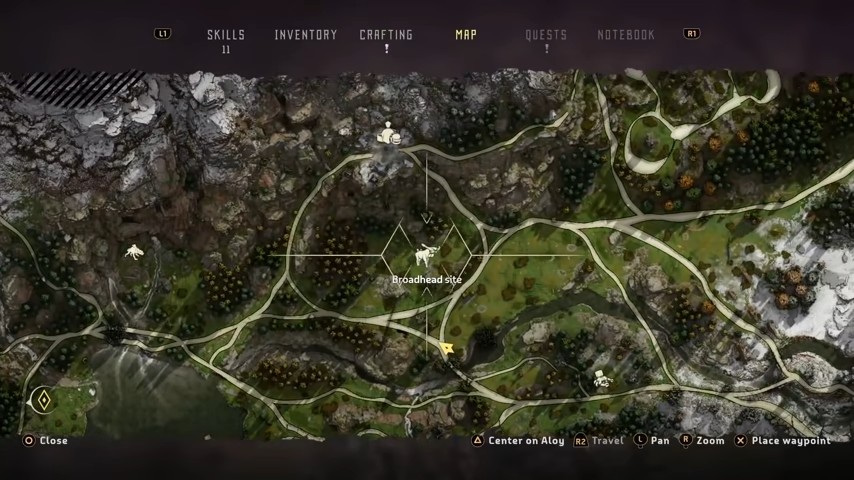
Task: Select the merchant icon north of Broadhead site
Action: point(388,135)
